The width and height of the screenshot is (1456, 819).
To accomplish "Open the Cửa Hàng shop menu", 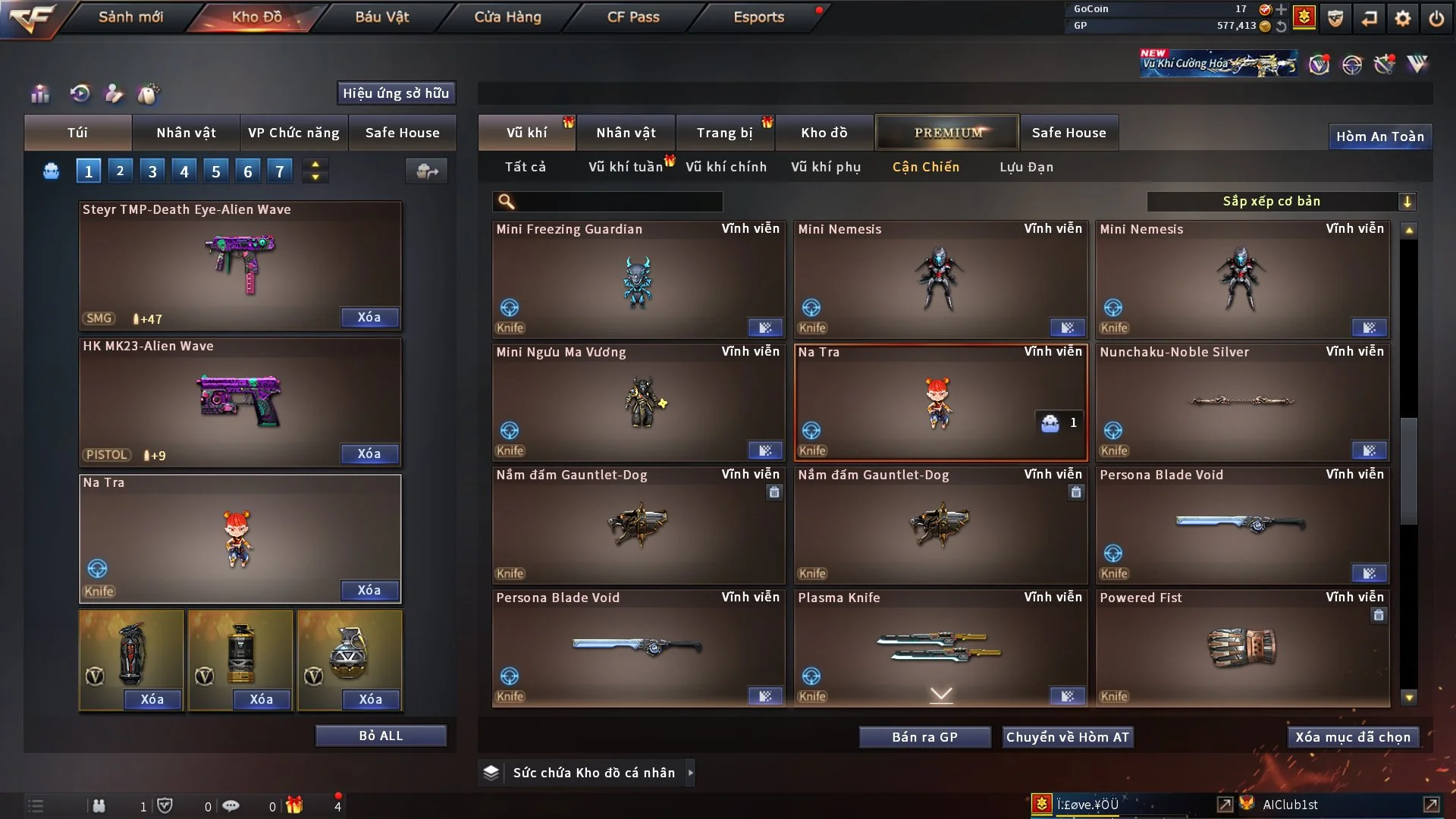I will 507,17.
